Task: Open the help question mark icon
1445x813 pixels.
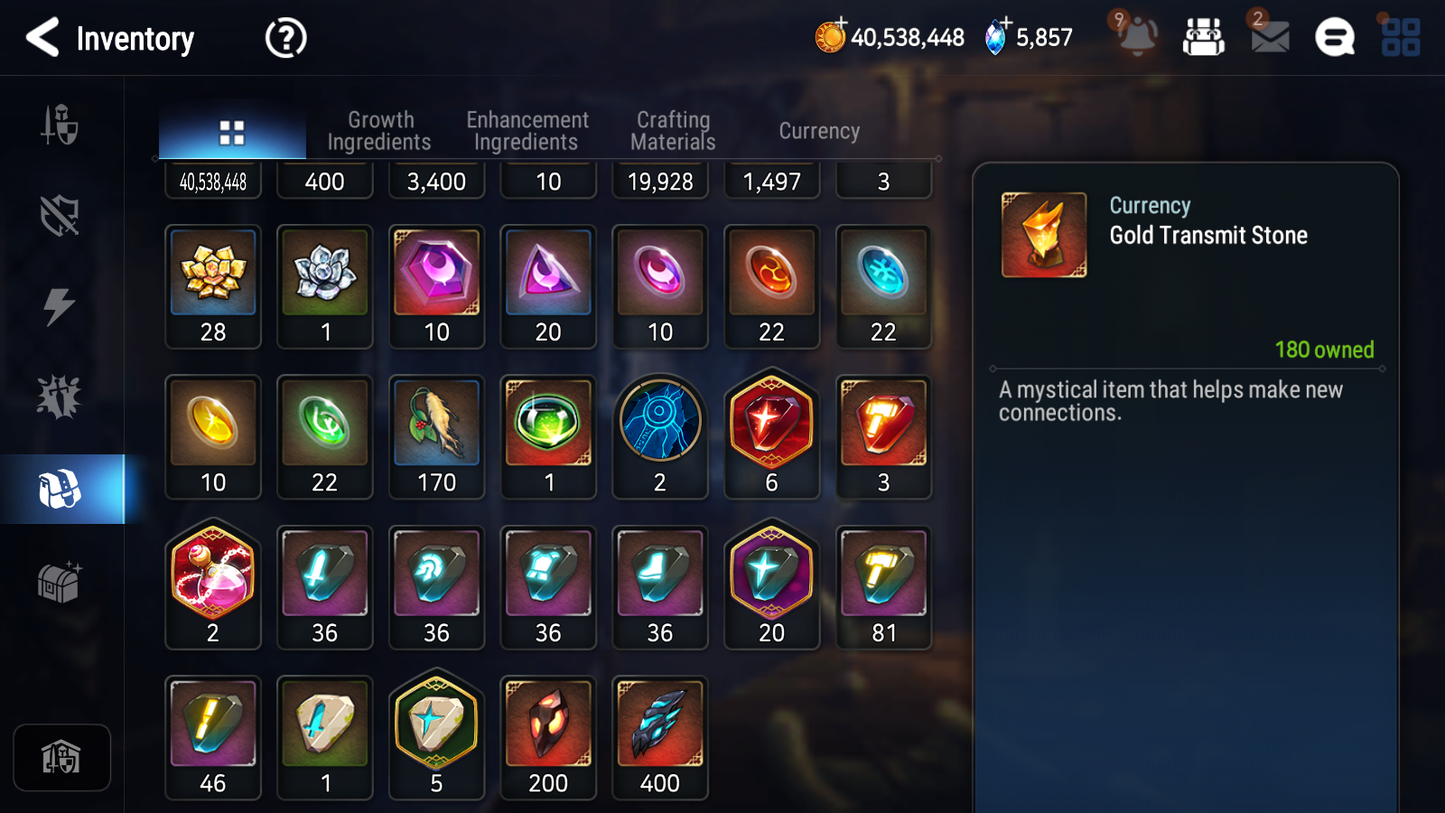Action: pos(285,37)
